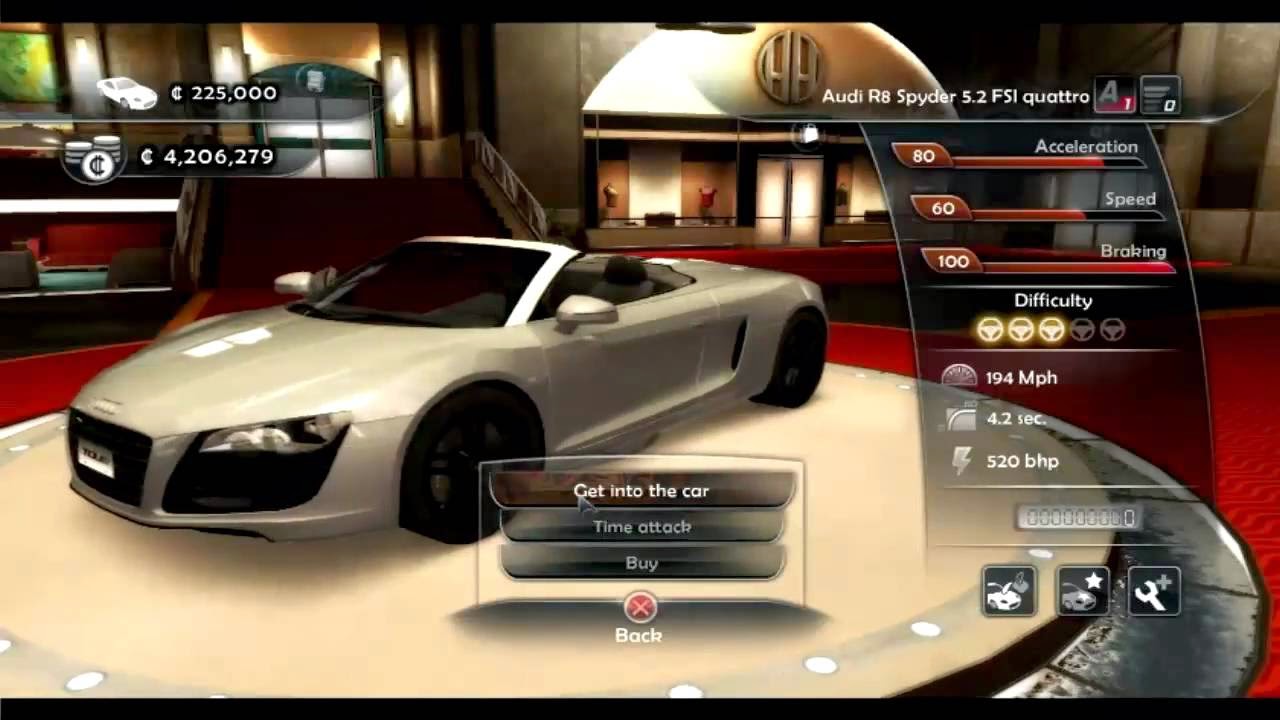Toggle the fourth difficulty steering wheel

pos(1084,330)
